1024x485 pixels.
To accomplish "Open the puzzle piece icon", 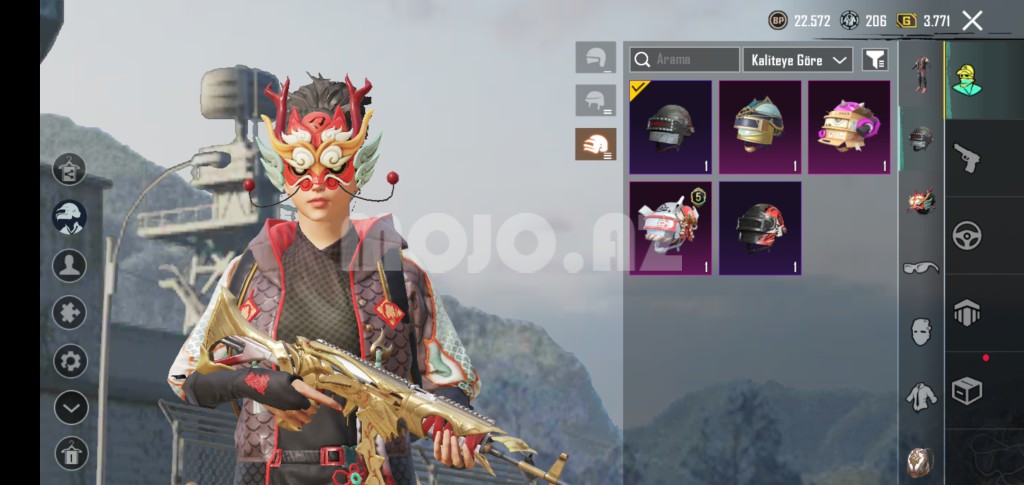I will (70, 313).
